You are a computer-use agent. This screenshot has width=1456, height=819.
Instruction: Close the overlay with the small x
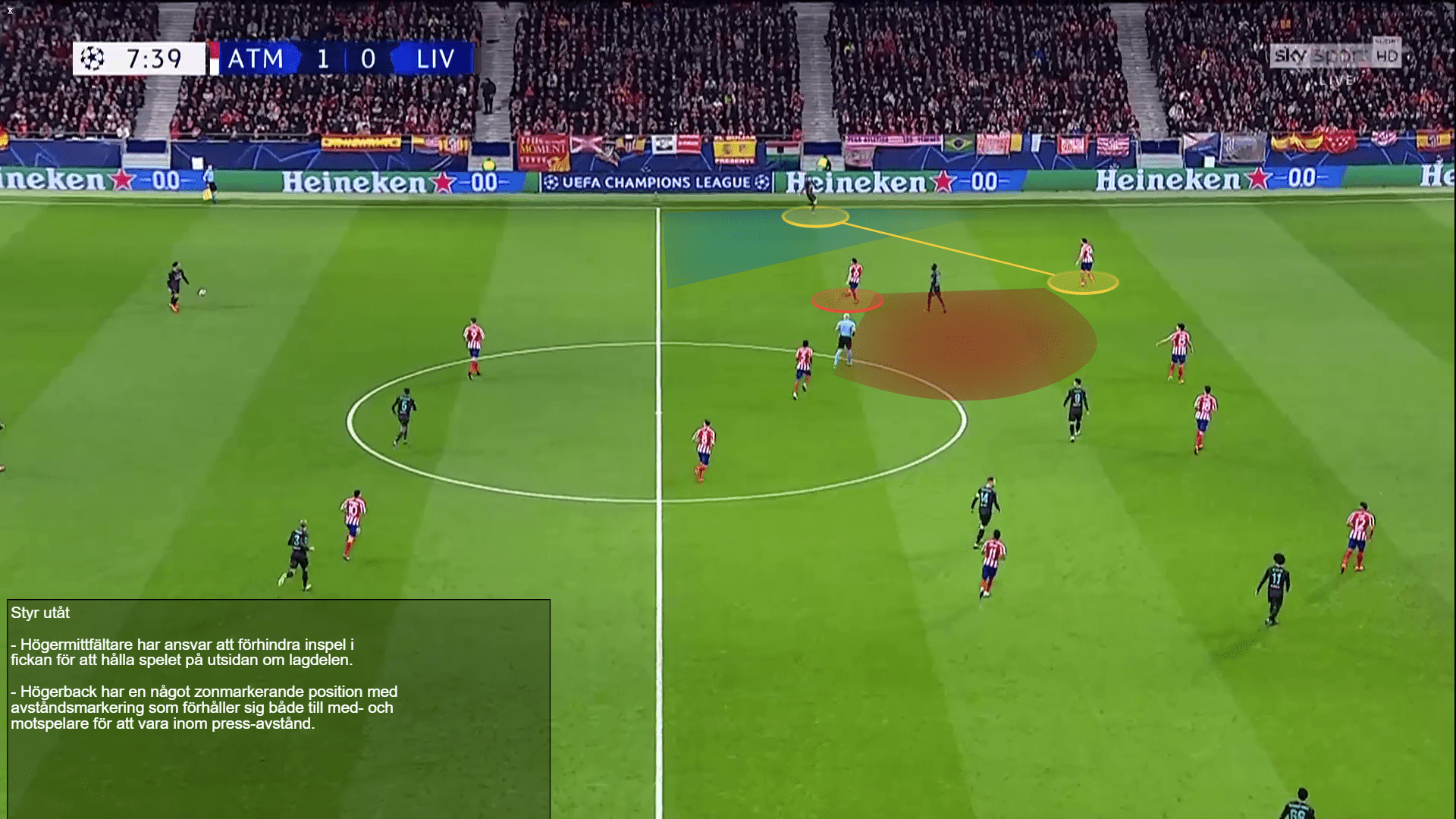[x=10, y=11]
